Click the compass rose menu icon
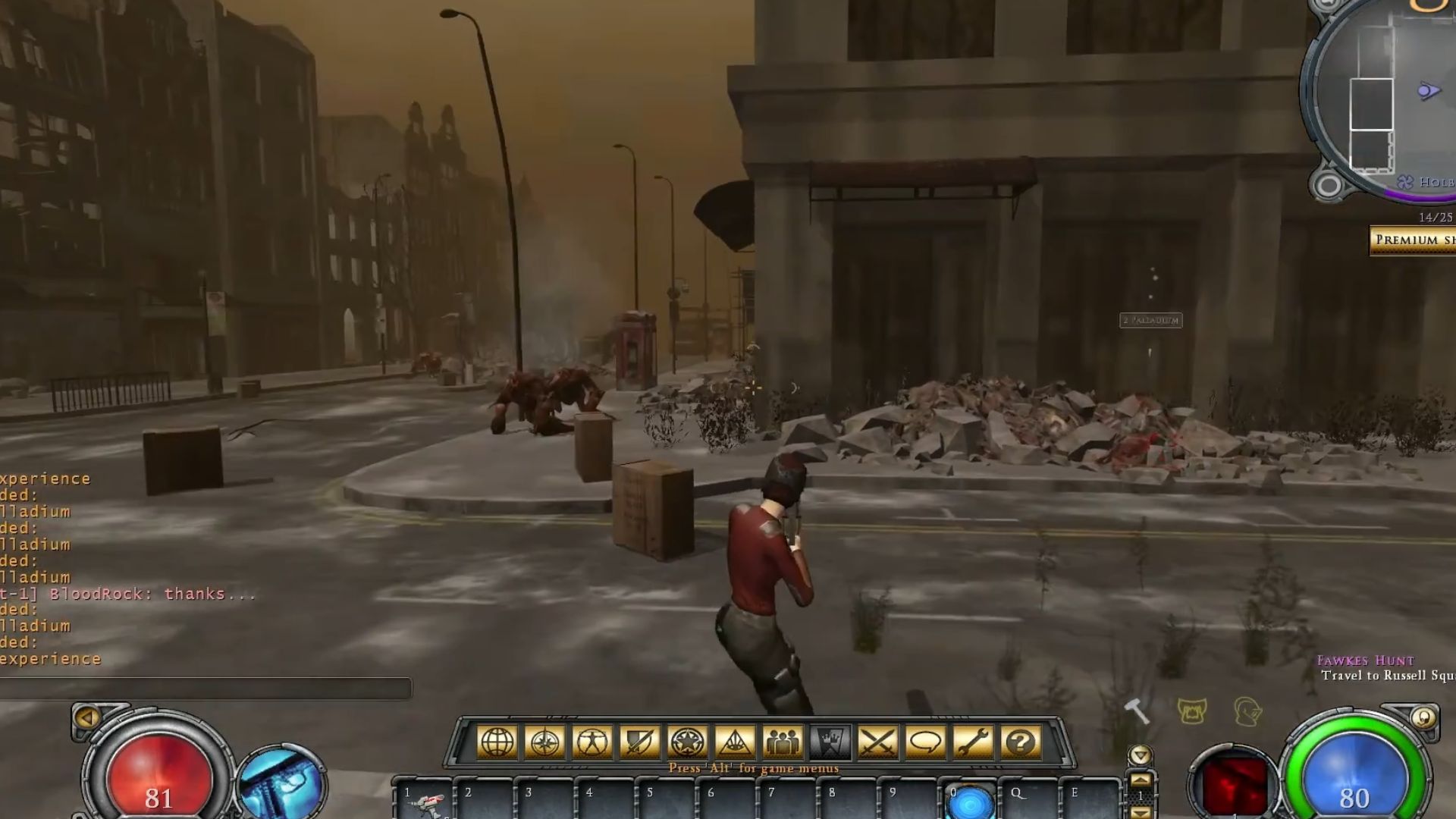The image size is (1456, 819). point(544,742)
